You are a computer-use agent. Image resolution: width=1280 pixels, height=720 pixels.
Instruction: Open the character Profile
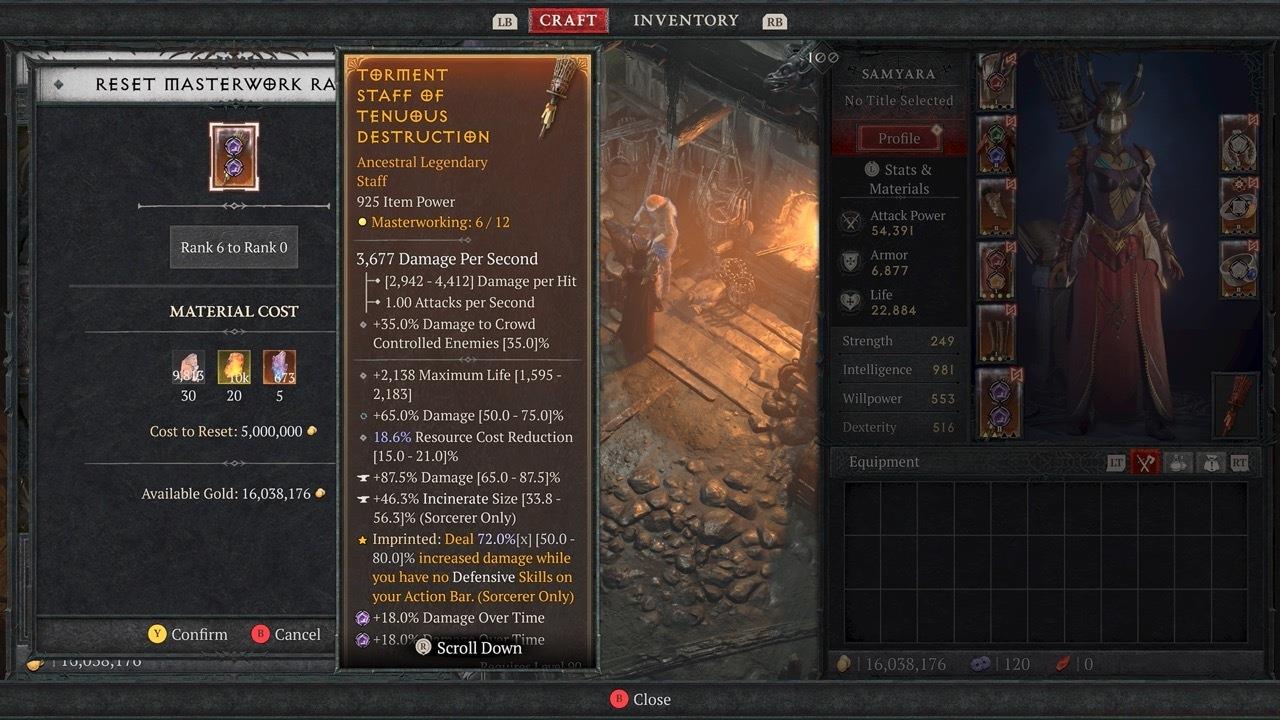898,137
